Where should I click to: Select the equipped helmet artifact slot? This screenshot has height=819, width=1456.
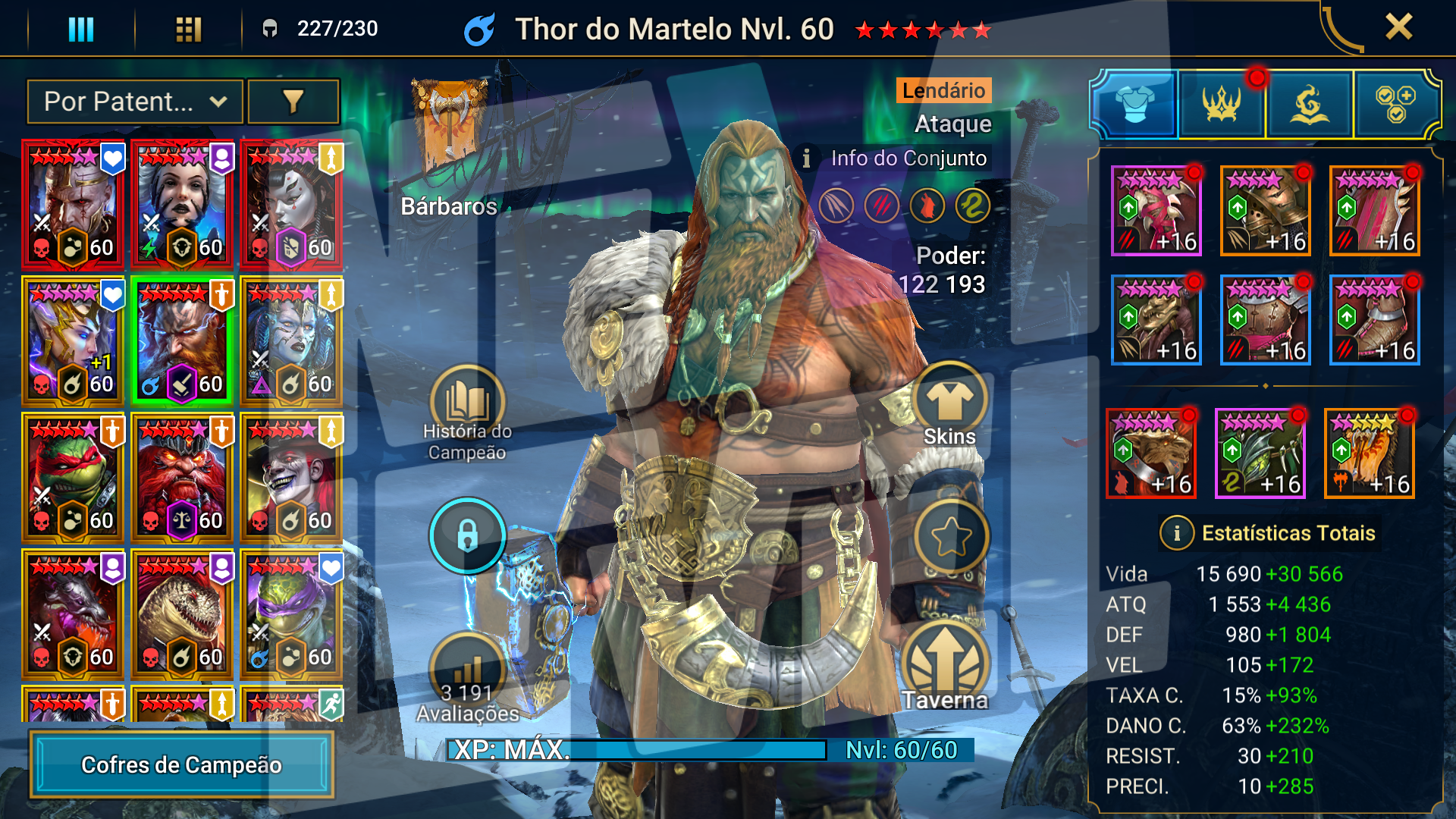pyautogui.click(x=1265, y=211)
